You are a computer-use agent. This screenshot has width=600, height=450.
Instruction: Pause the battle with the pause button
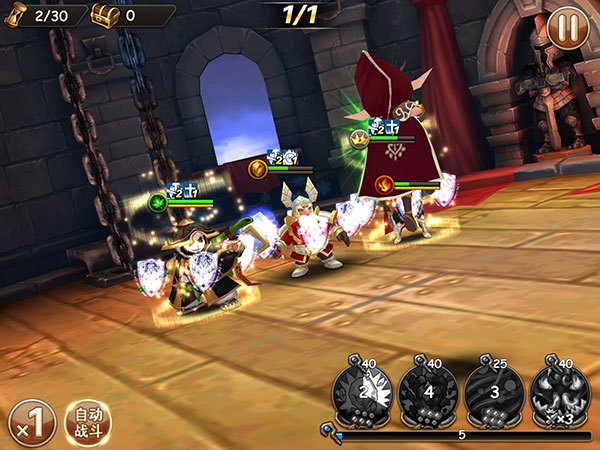click(567, 28)
